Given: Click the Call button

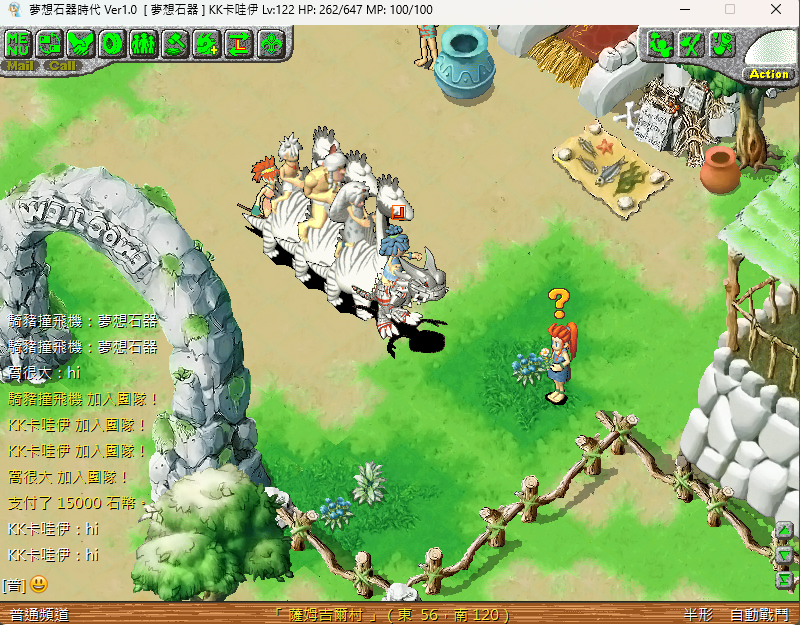Looking at the screenshot, I should [x=62, y=66].
